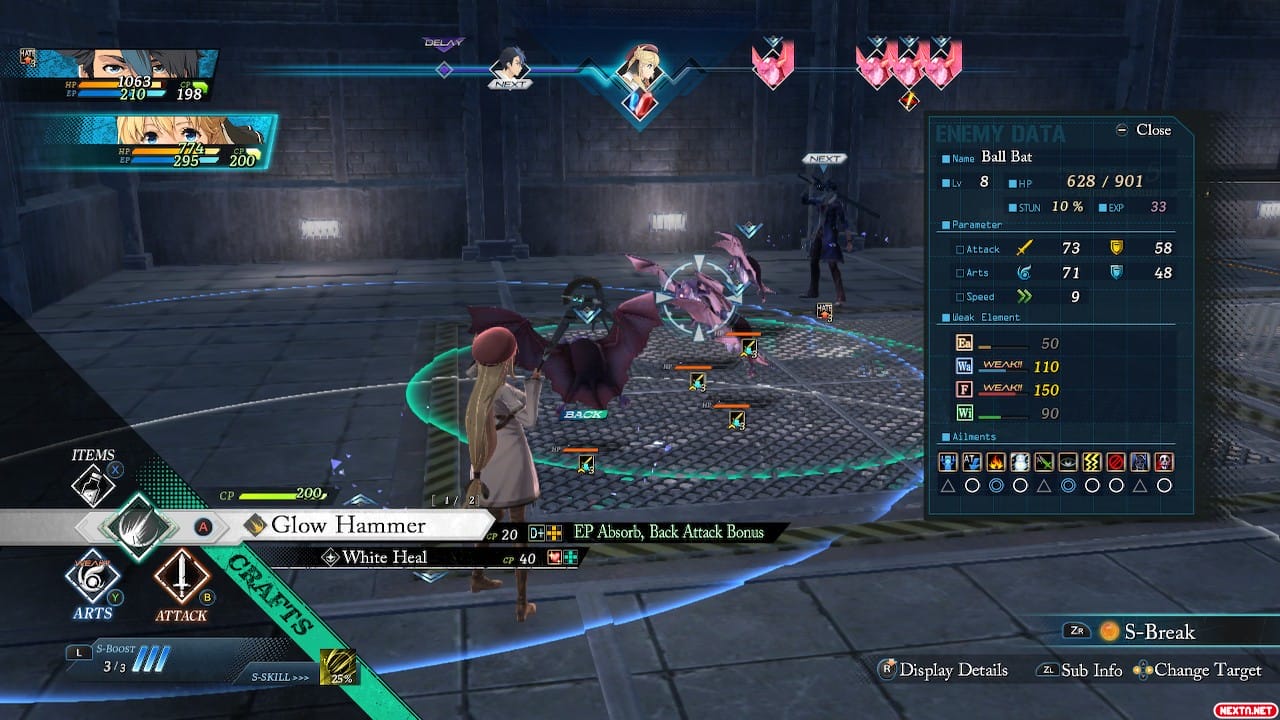Open the Arts command
The image size is (1280, 720).
(x=92, y=576)
